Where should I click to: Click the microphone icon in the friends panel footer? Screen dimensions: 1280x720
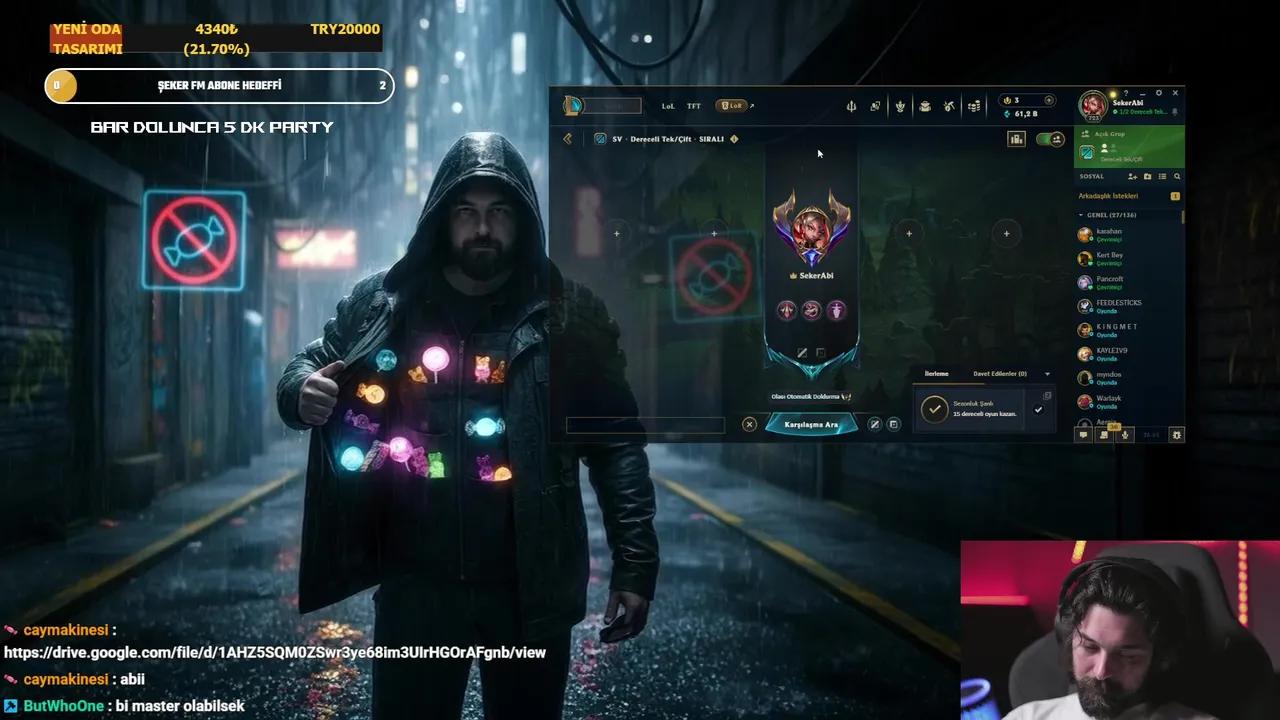click(x=1123, y=435)
